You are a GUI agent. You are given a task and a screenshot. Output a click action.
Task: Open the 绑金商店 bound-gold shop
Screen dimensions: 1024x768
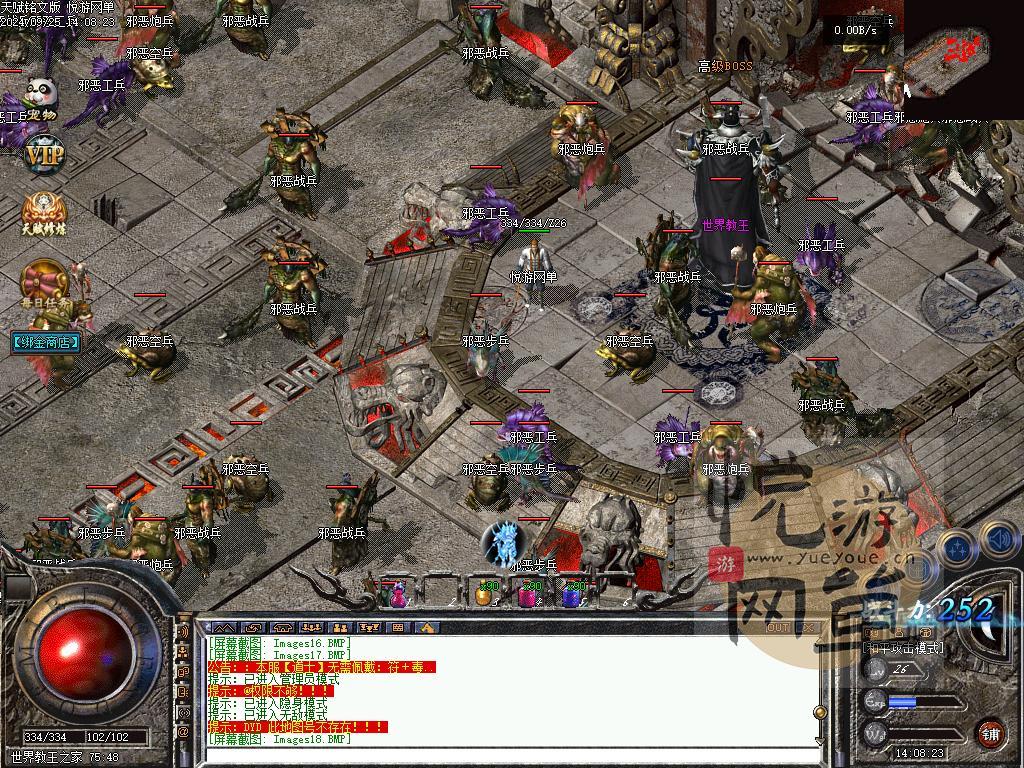[46, 342]
